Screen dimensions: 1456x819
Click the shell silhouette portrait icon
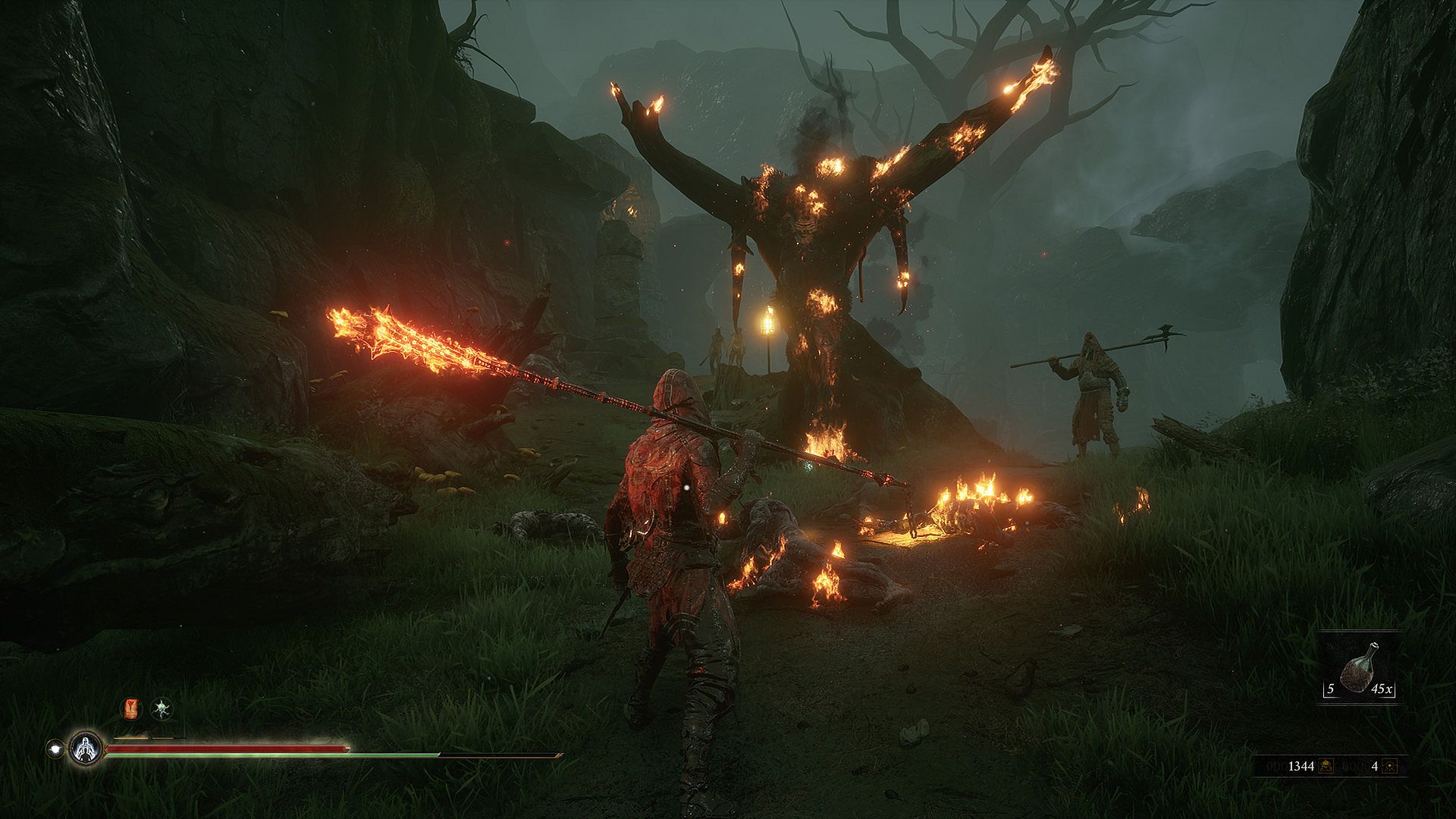(x=86, y=748)
